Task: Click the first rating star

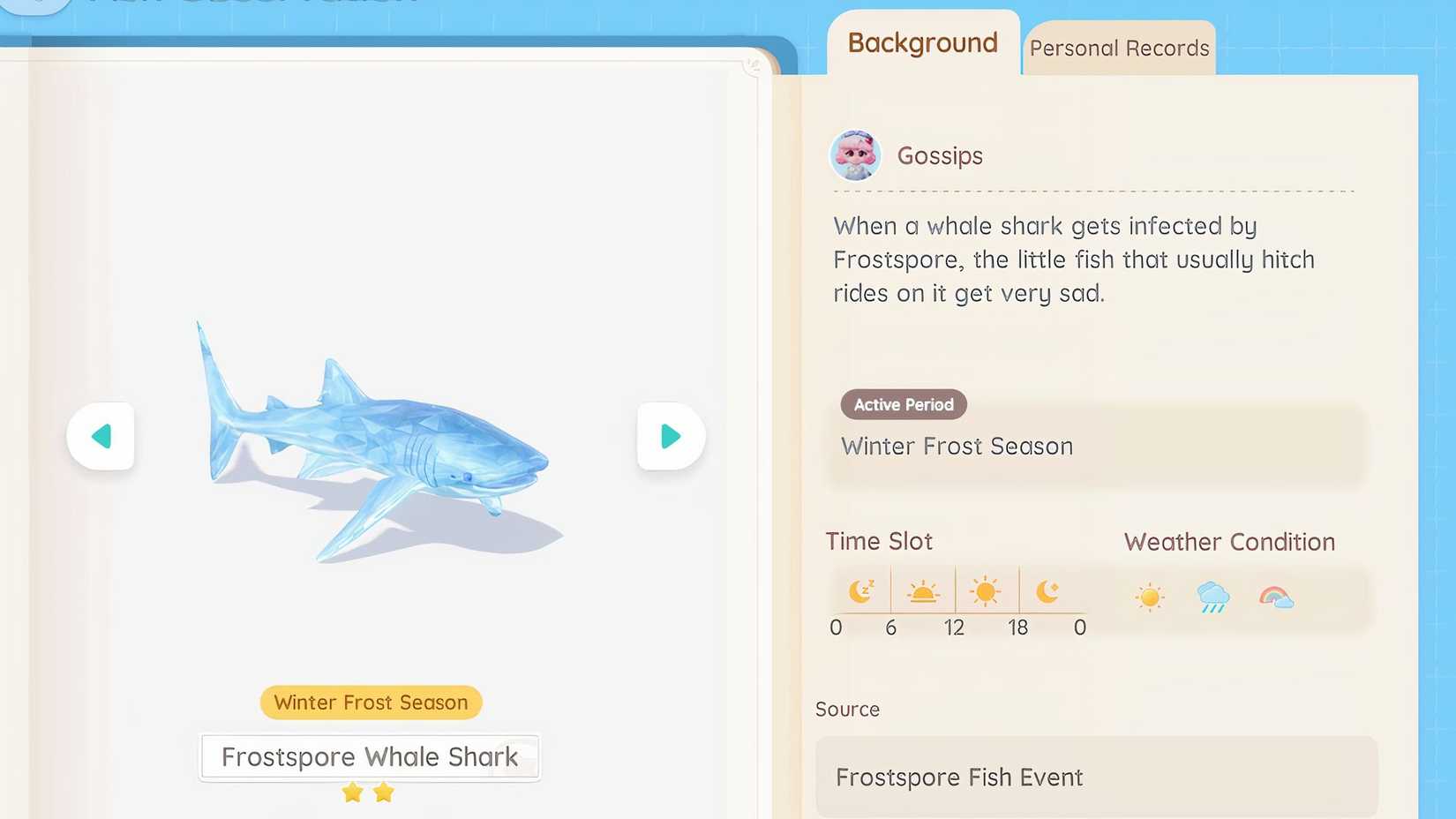Action: pyautogui.click(x=354, y=792)
